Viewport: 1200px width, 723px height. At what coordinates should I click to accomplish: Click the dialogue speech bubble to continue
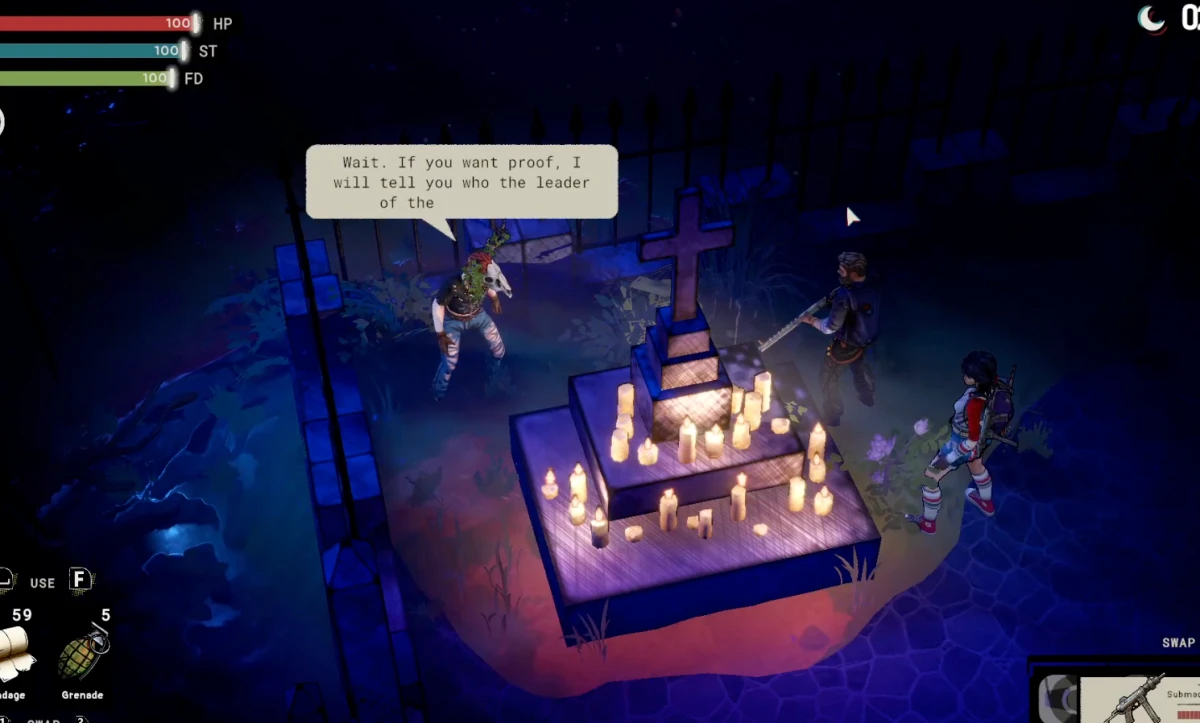461,181
